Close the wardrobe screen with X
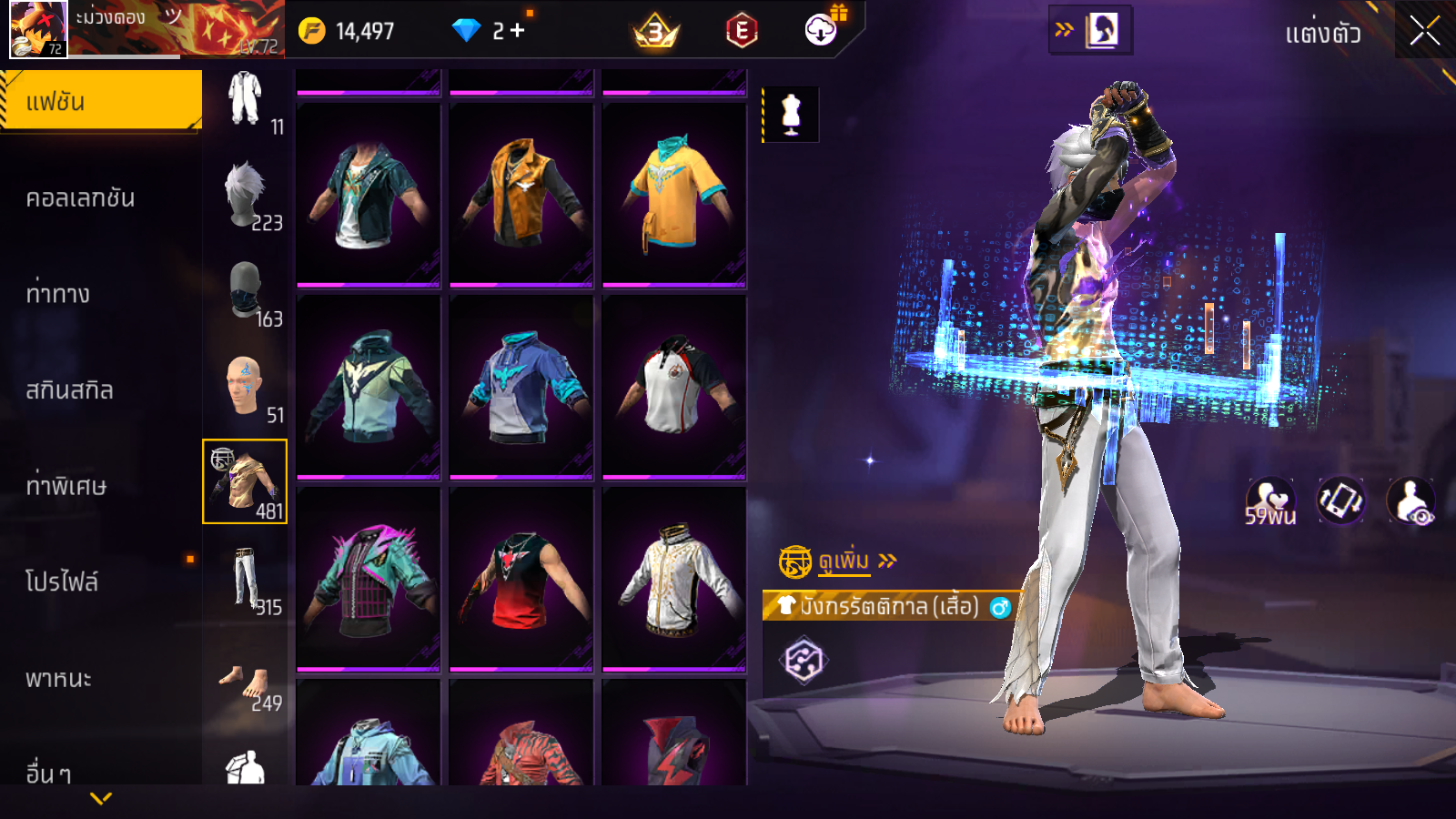The image size is (1456, 819). point(1424,32)
